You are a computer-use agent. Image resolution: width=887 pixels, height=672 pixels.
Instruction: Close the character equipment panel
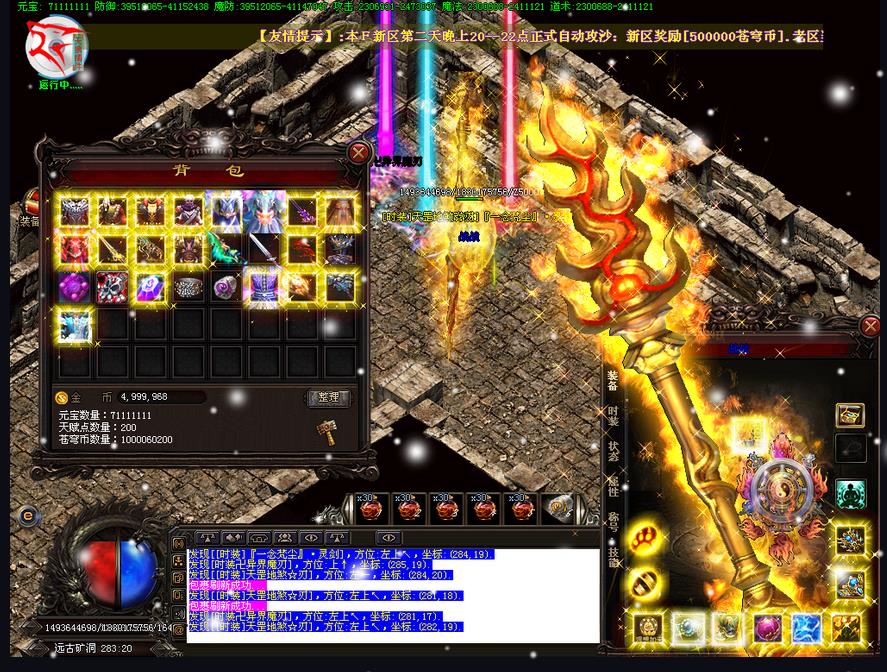coord(870,326)
